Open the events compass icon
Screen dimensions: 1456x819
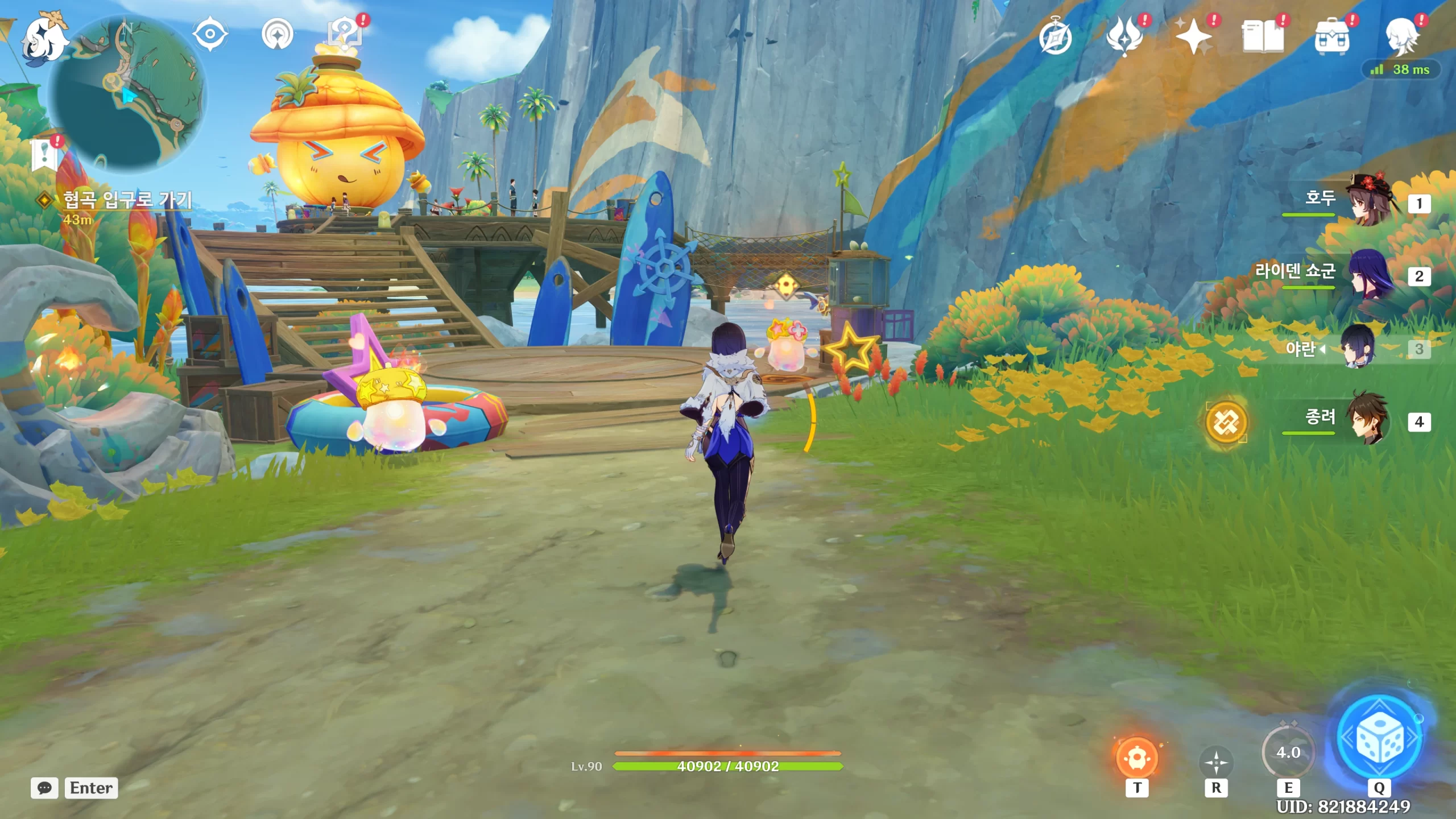[x=1056, y=38]
